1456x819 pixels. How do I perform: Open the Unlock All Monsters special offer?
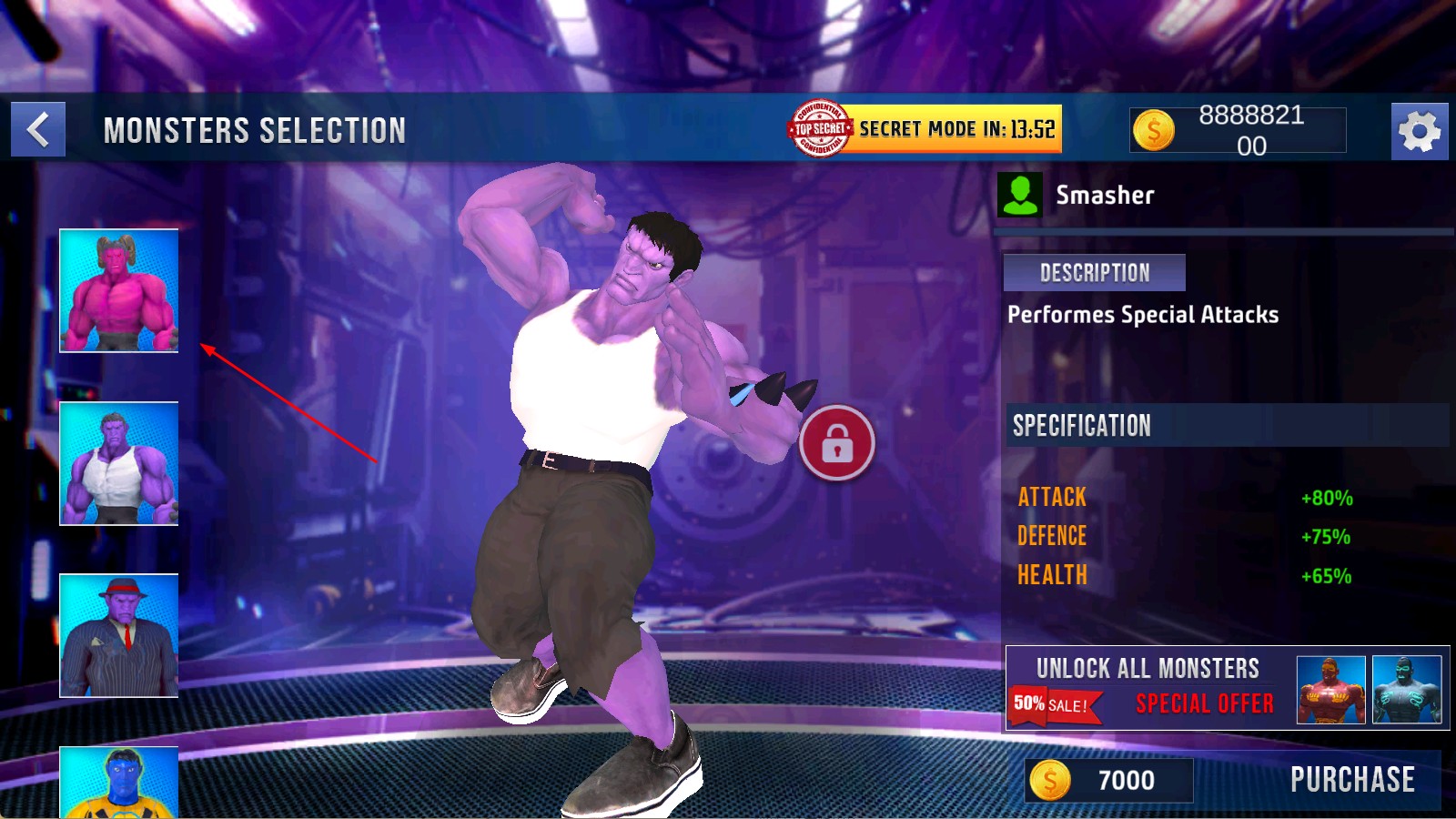[1227, 688]
